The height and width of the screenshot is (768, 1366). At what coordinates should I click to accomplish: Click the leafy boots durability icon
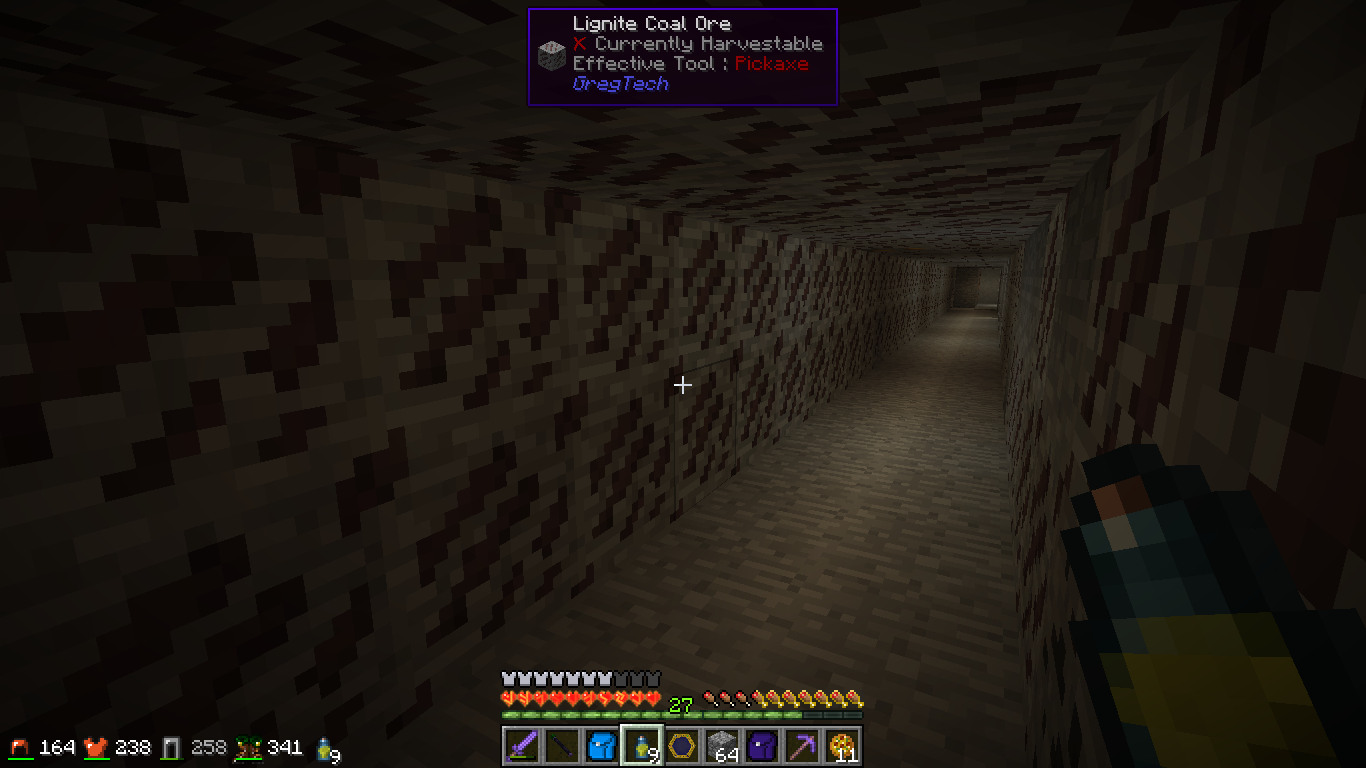248,747
